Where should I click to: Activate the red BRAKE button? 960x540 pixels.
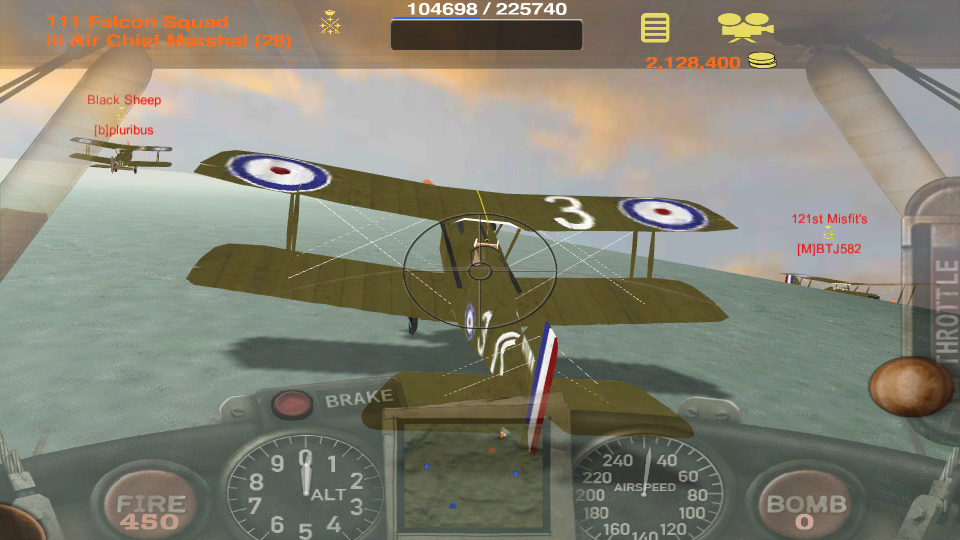pyautogui.click(x=292, y=403)
